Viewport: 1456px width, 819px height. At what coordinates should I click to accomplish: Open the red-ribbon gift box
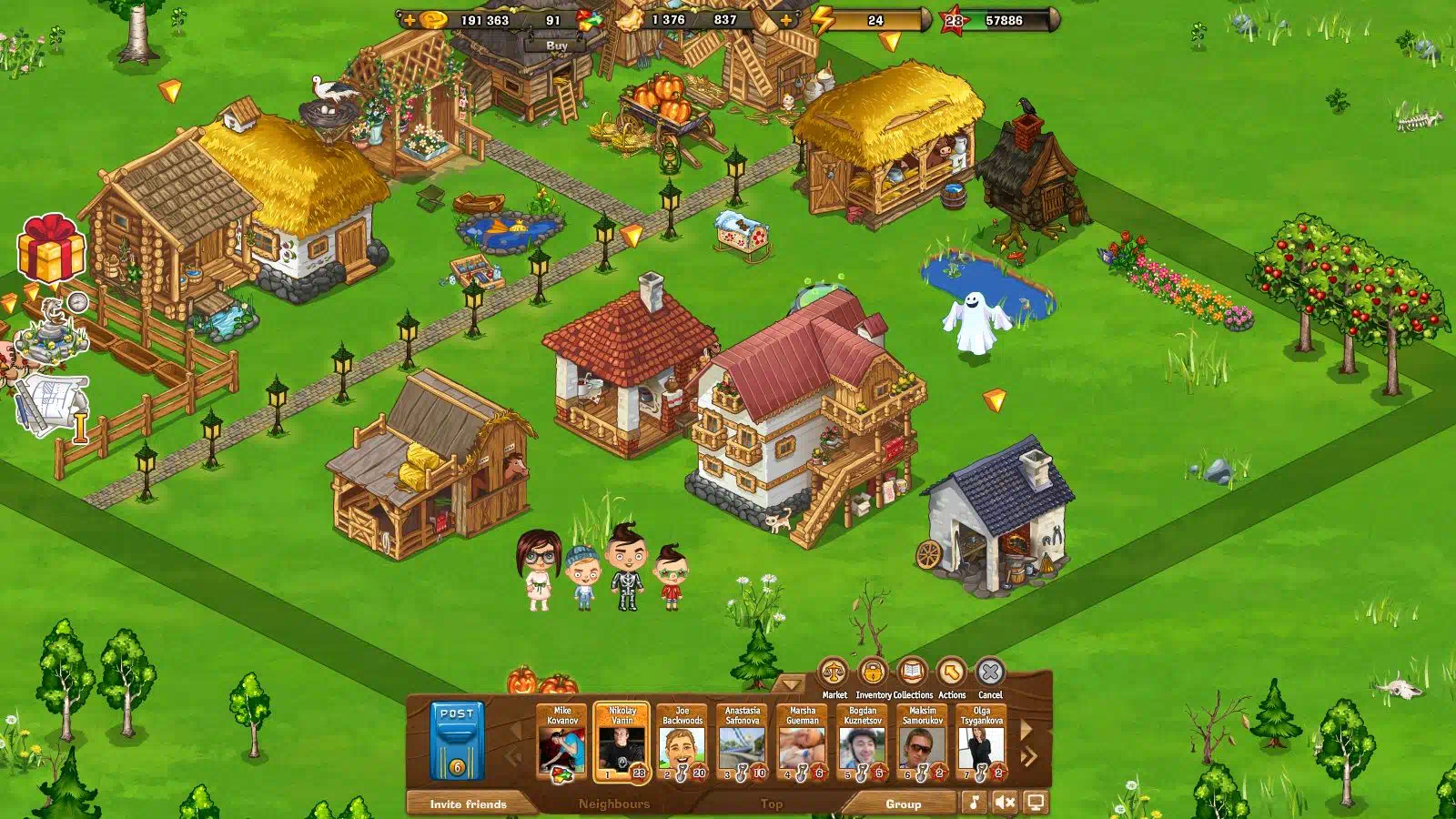[x=51, y=248]
